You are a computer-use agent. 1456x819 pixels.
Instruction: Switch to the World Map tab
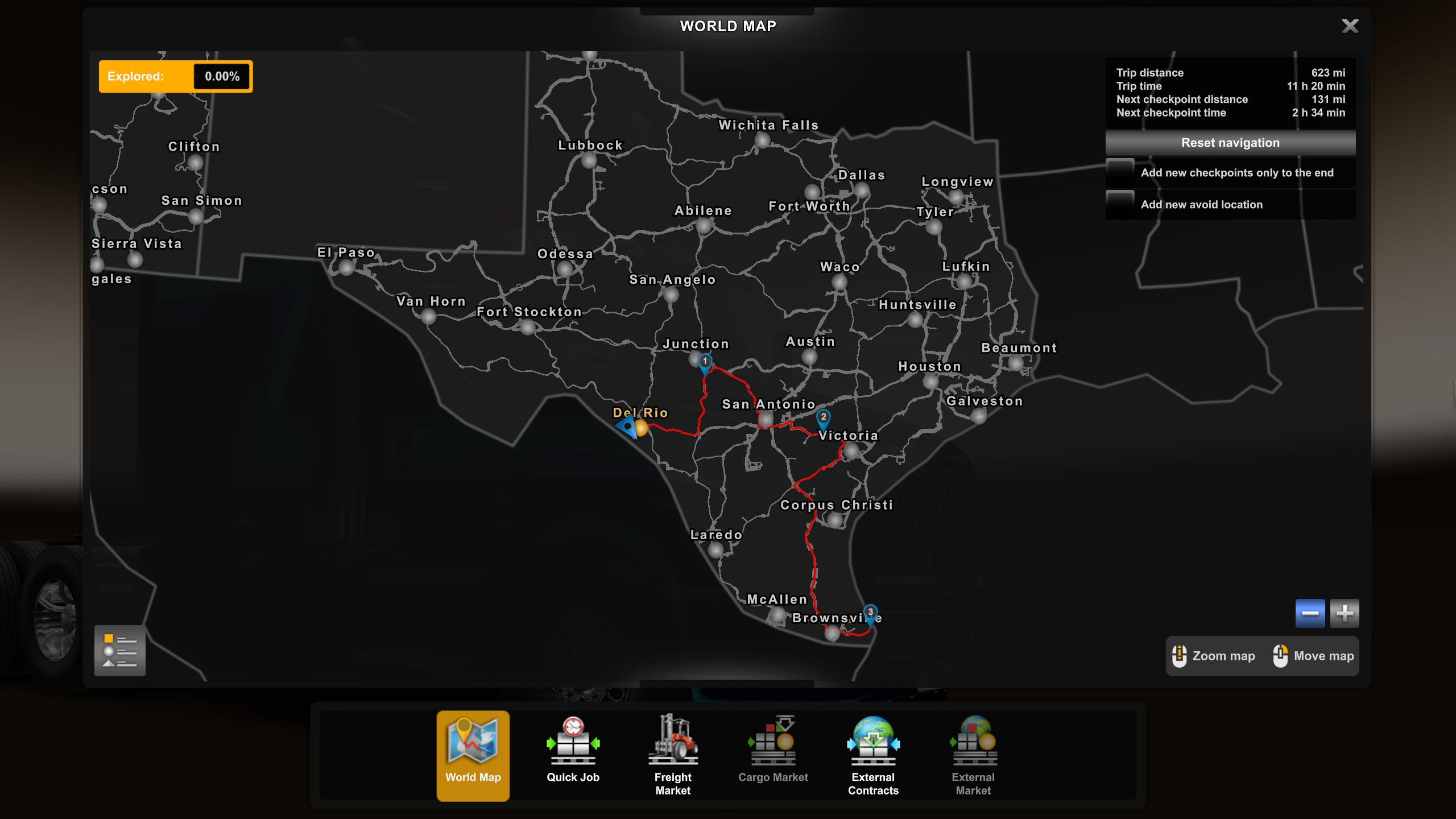click(x=473, y=756)
